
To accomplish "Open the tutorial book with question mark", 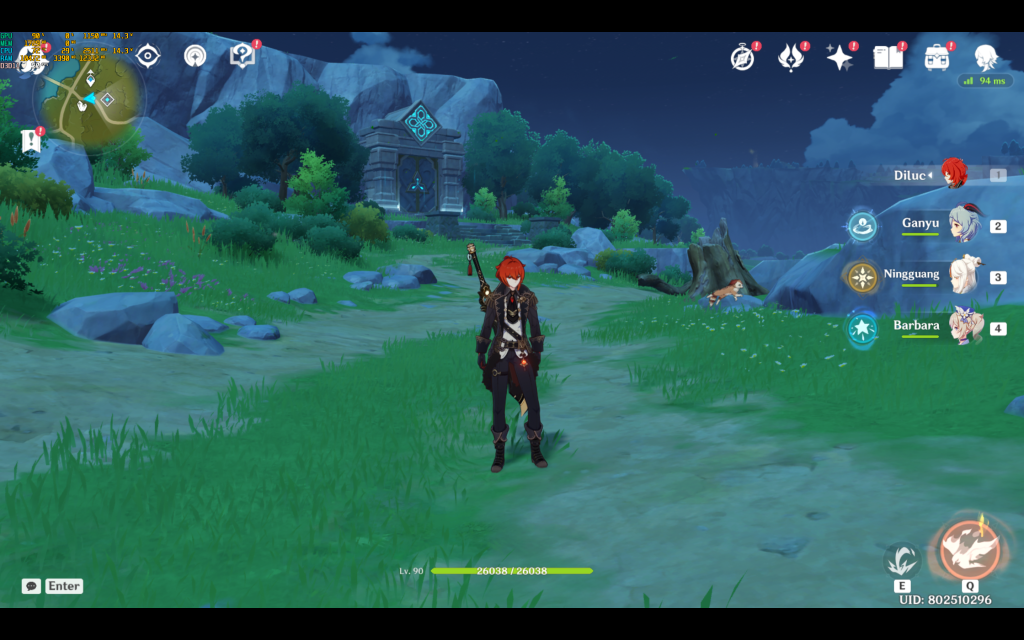I will [x=242, y=56].
